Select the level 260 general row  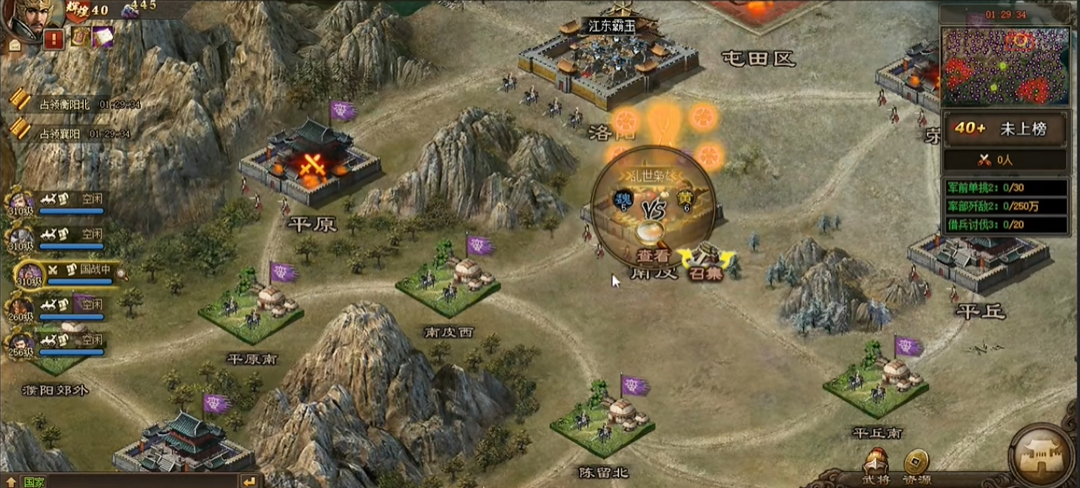[x=60, y=307]
